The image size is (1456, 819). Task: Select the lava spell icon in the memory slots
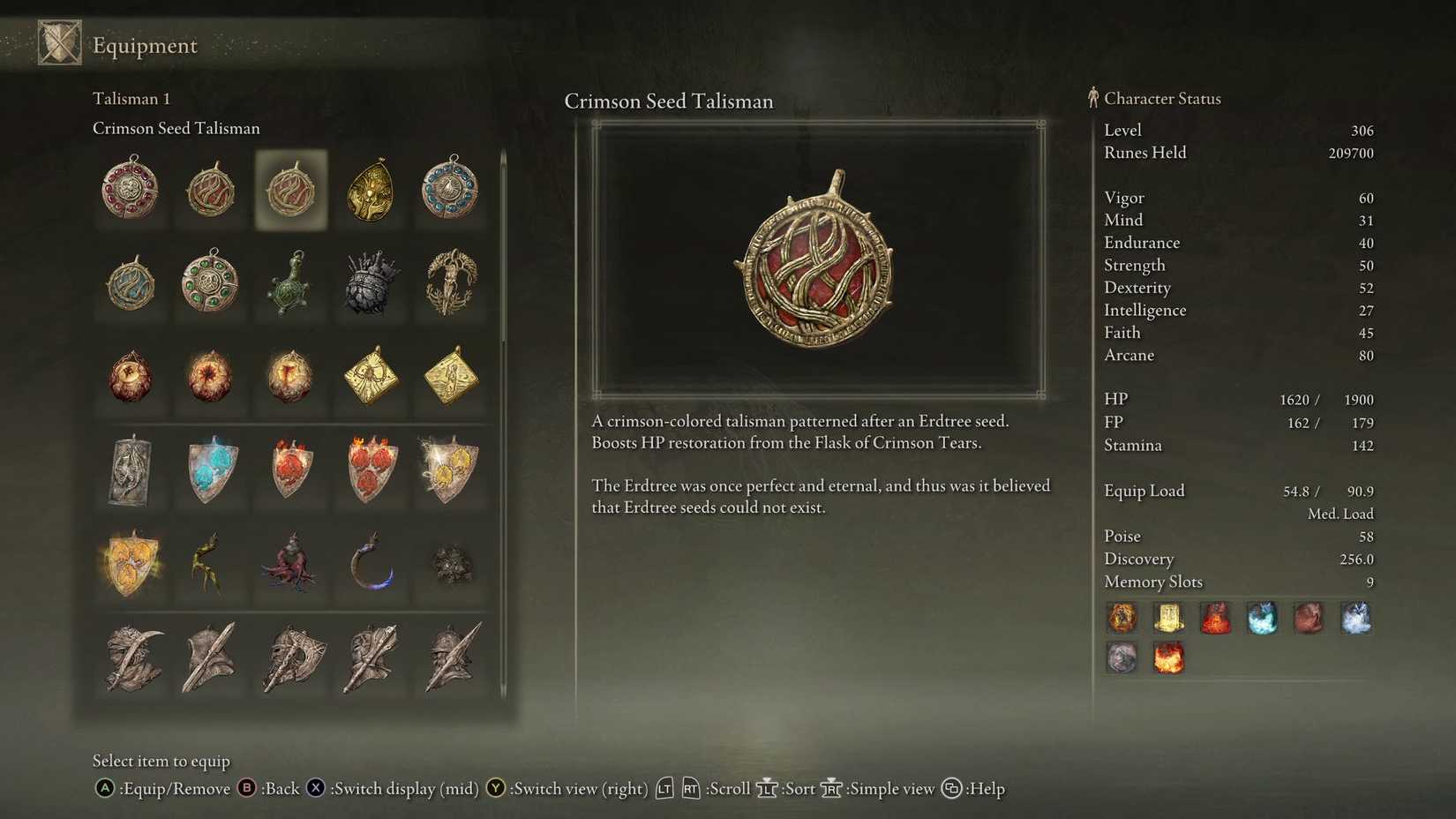(1169, 658)
